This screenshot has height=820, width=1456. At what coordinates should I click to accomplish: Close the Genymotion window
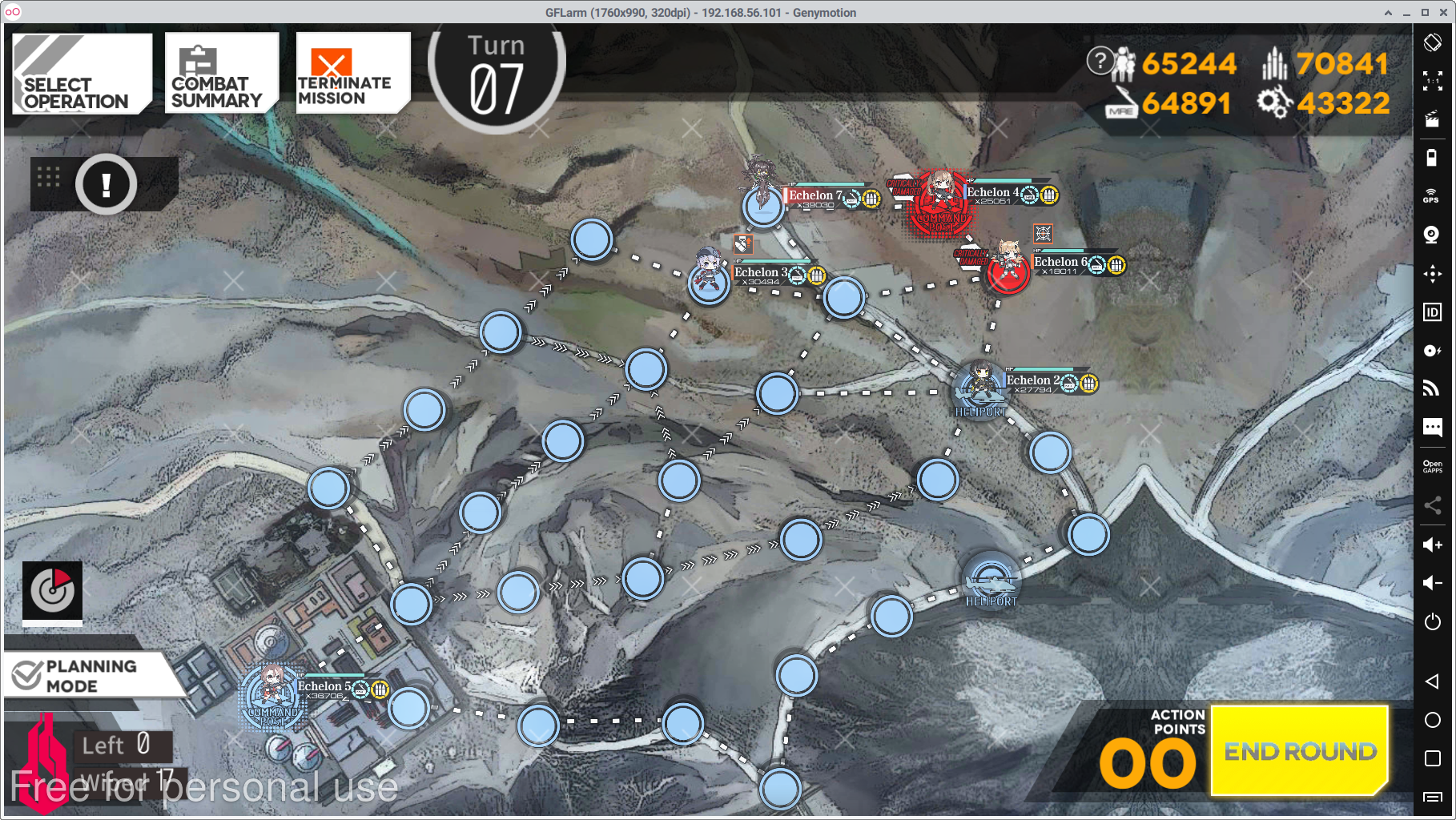pos(1443,12)
